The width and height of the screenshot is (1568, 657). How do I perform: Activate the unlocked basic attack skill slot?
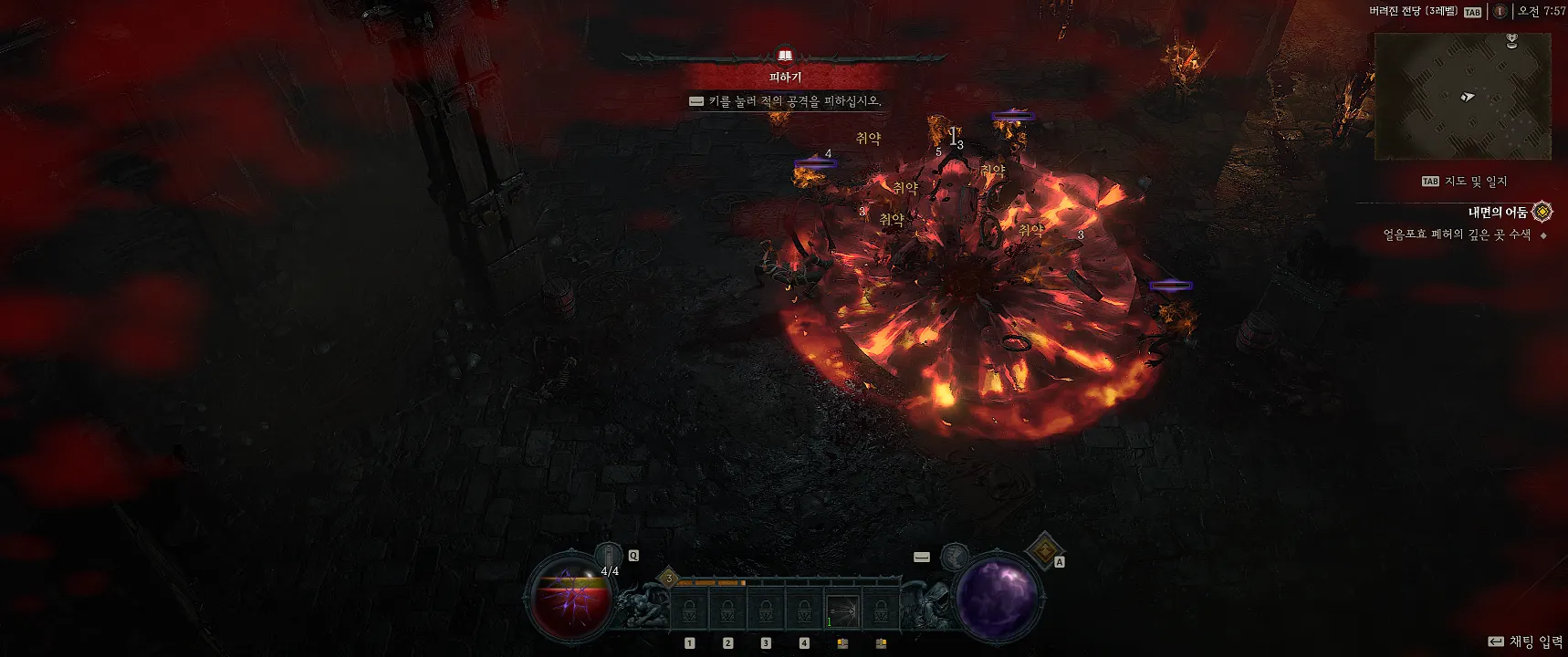point(842,610)
